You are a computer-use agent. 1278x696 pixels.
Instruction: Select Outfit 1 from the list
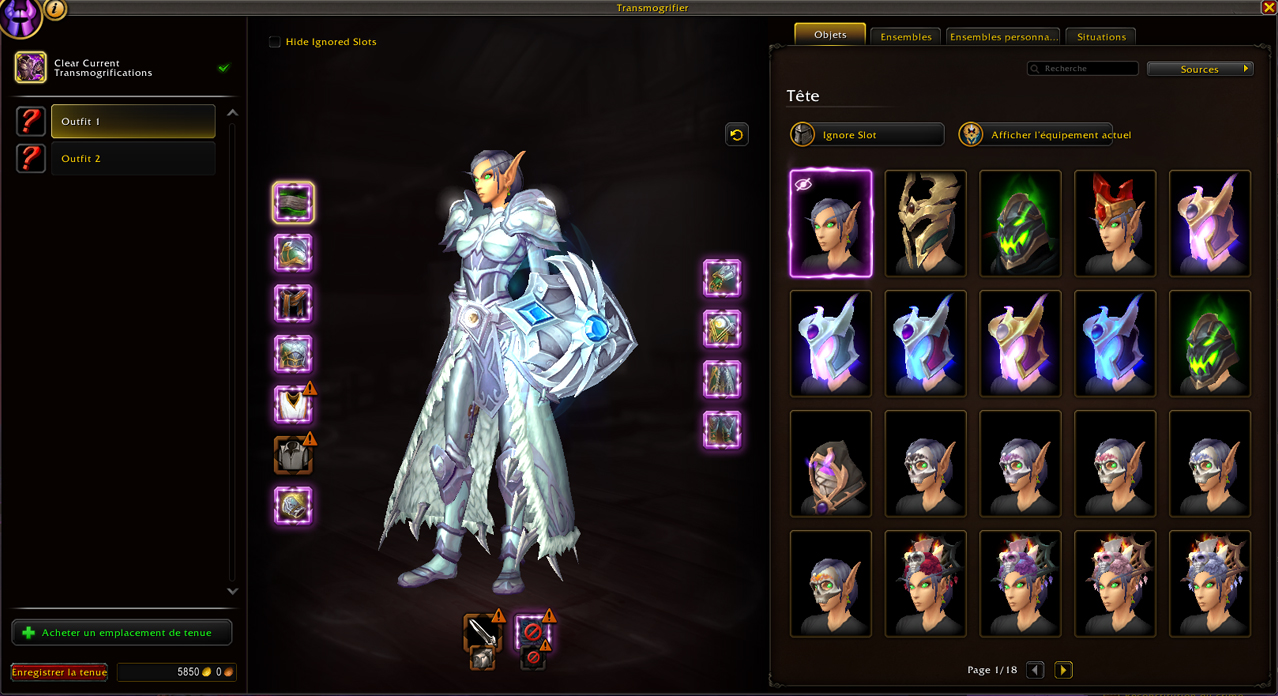click(x=133, y=121)
